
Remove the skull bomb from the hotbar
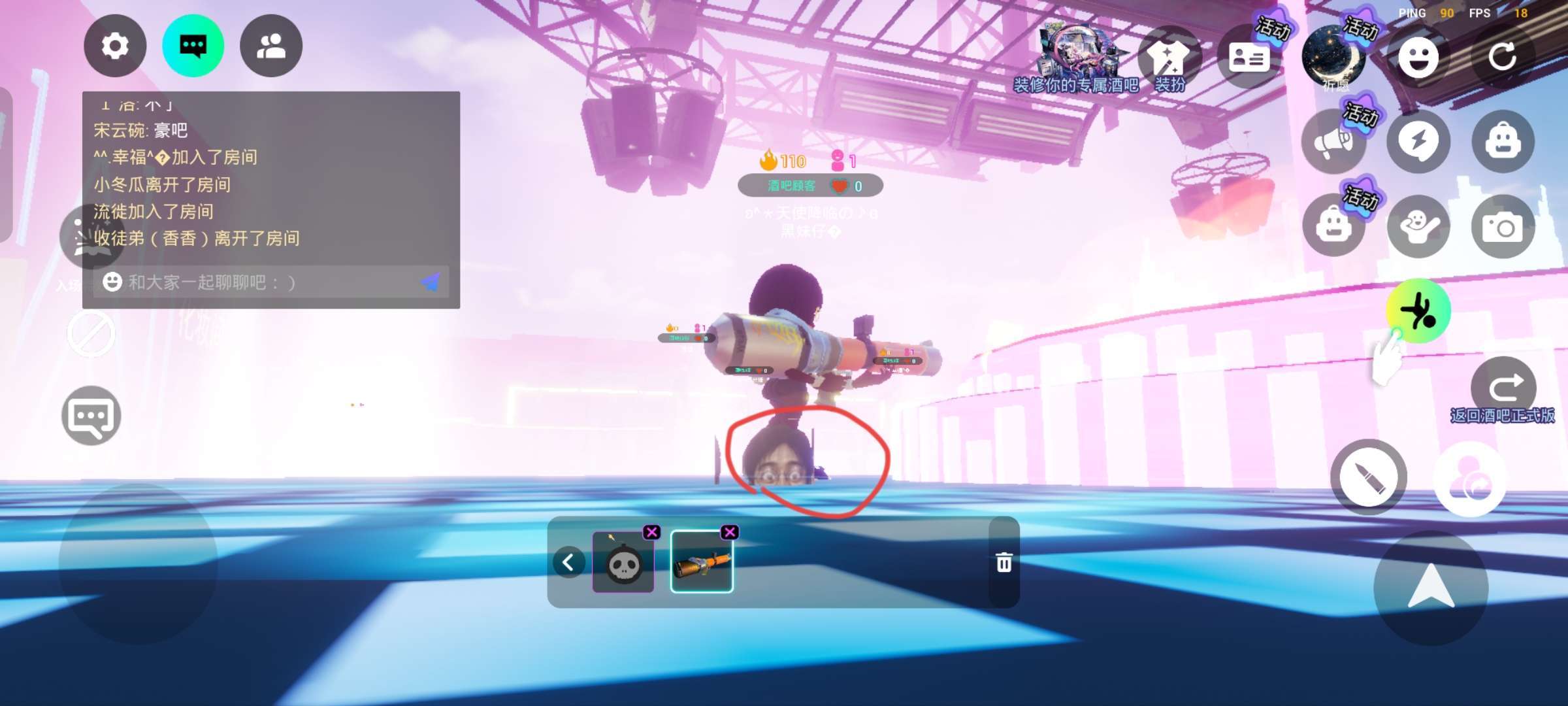pos(651,532)
